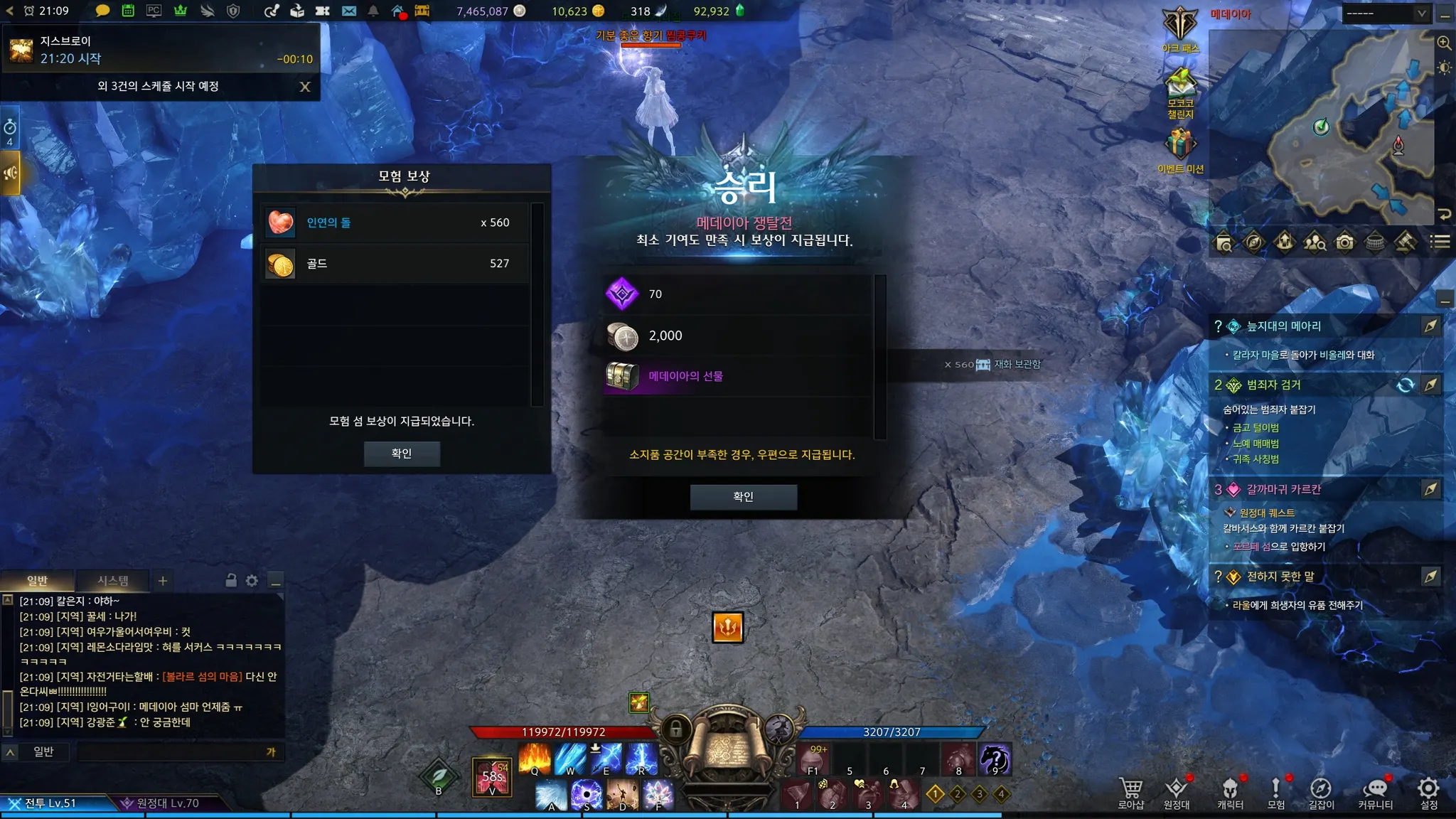Image resolution: width=1456 pixels, height=819 pixels.
Task: Open the 아크 패스 ark pass icon
Action: 1180,28
